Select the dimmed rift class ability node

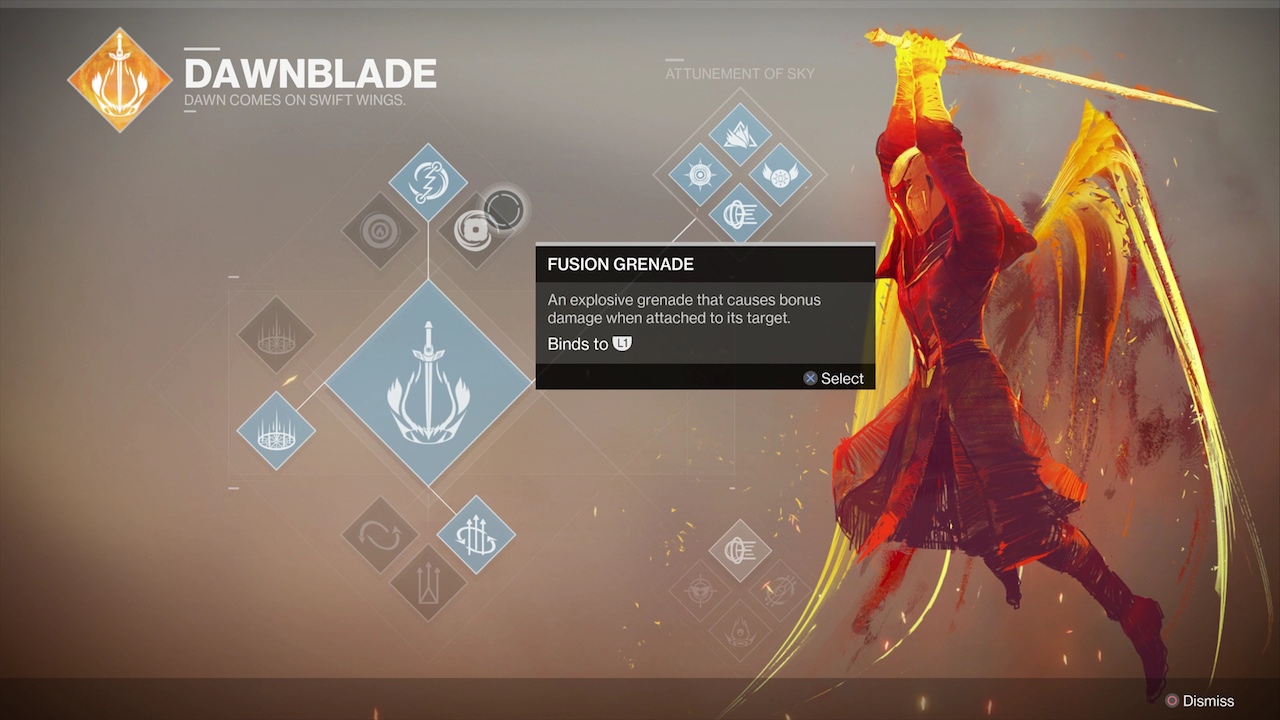click(x=276, y=335)
